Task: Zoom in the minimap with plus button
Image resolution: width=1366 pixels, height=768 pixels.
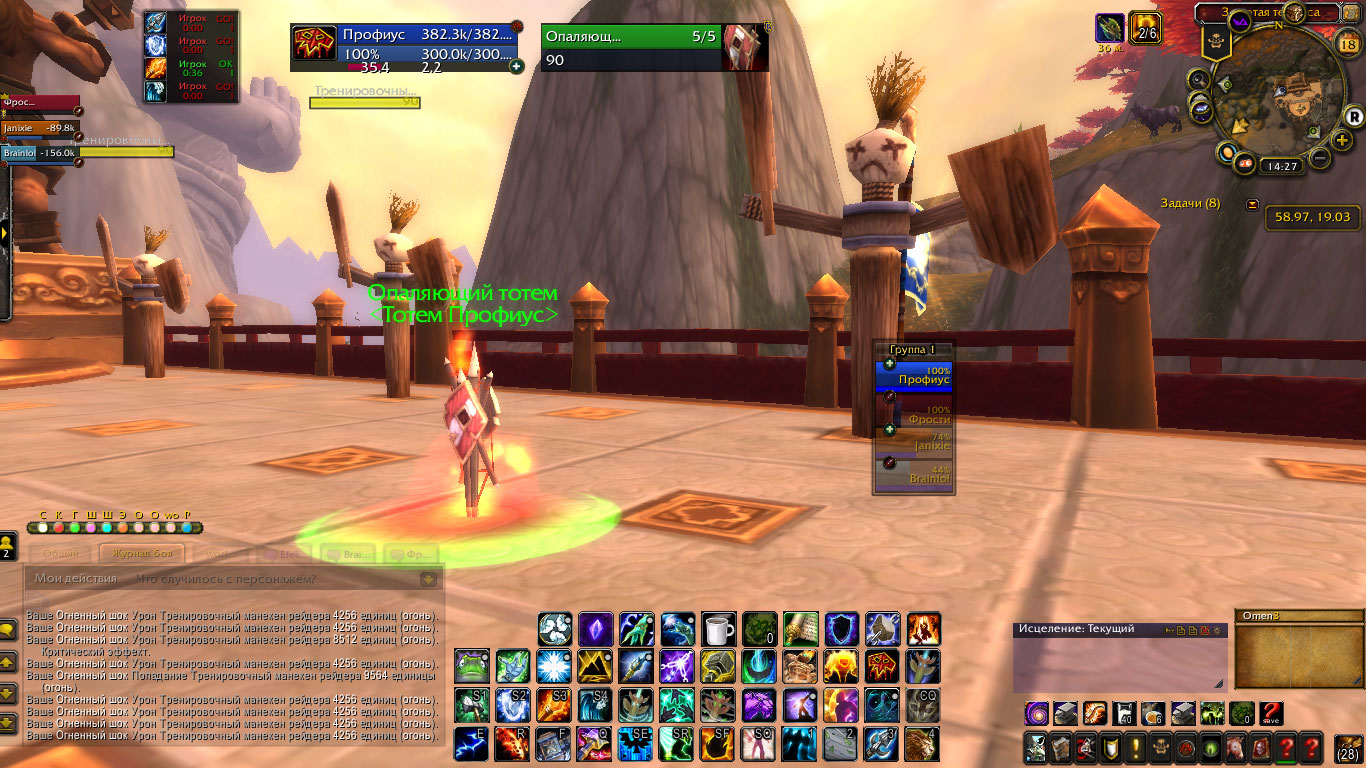Action: (x=1342, y=140)
